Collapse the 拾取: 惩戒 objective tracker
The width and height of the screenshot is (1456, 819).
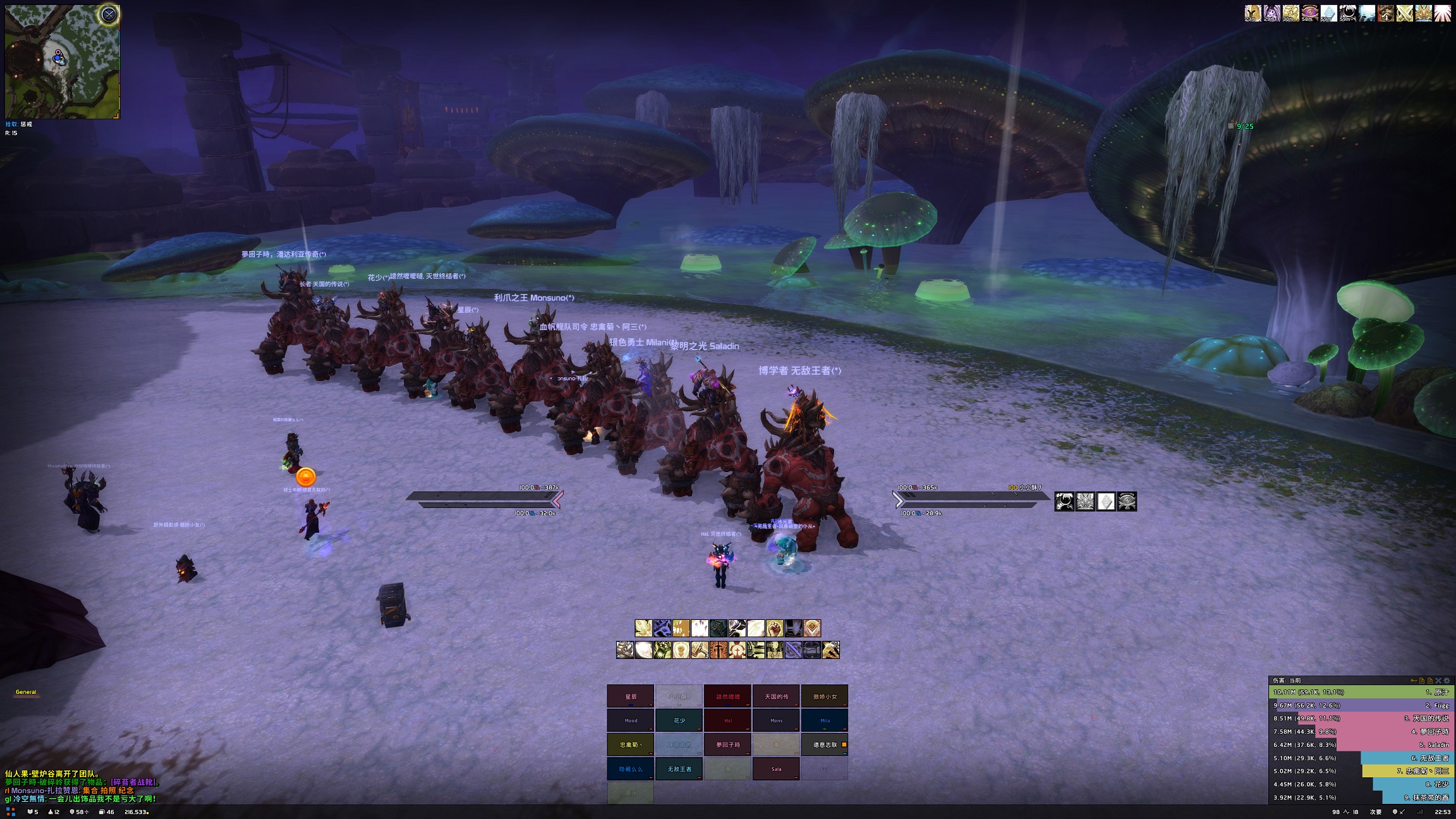pos(19,124)
